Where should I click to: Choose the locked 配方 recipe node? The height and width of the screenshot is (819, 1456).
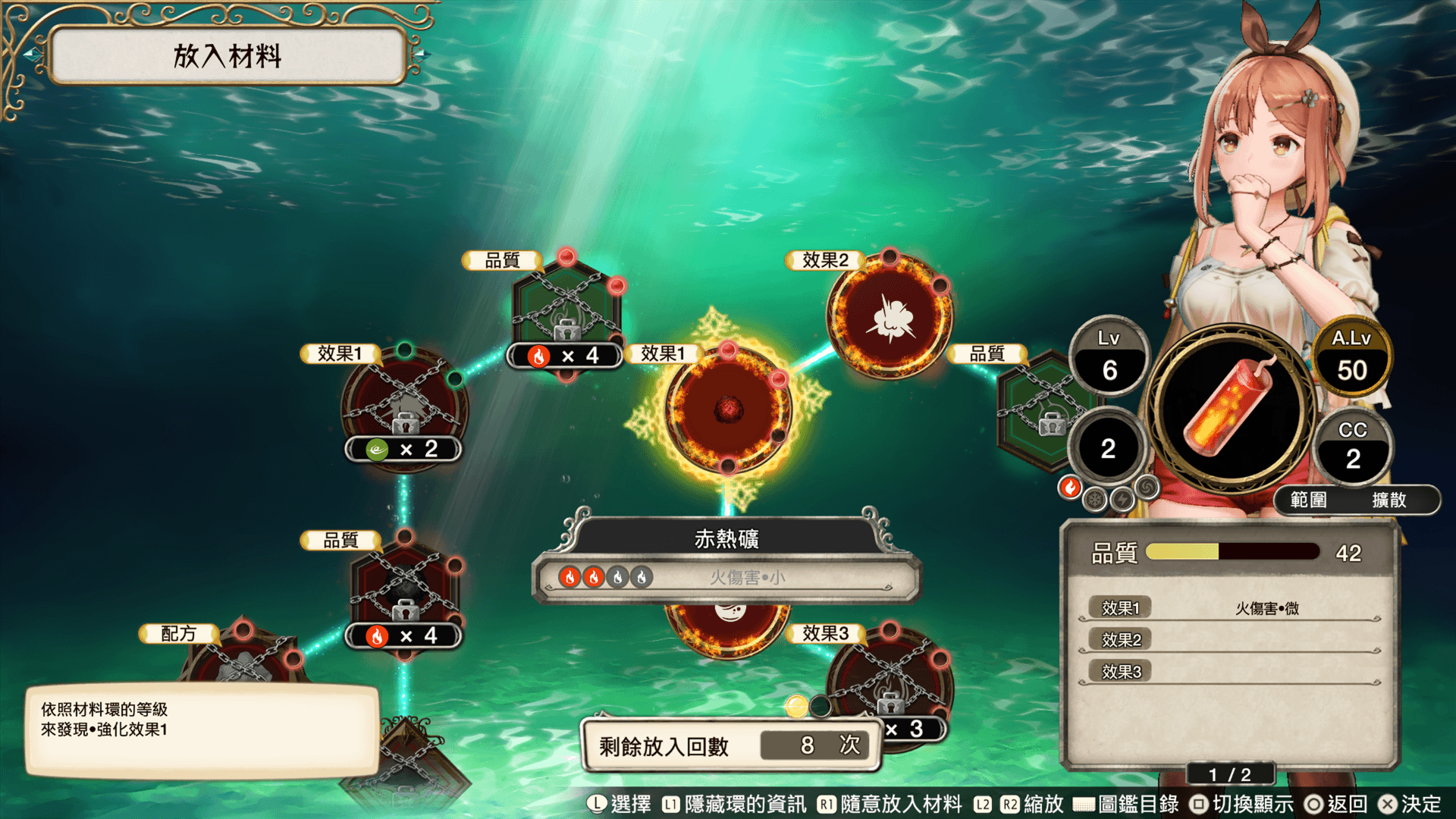coord(243,658)
